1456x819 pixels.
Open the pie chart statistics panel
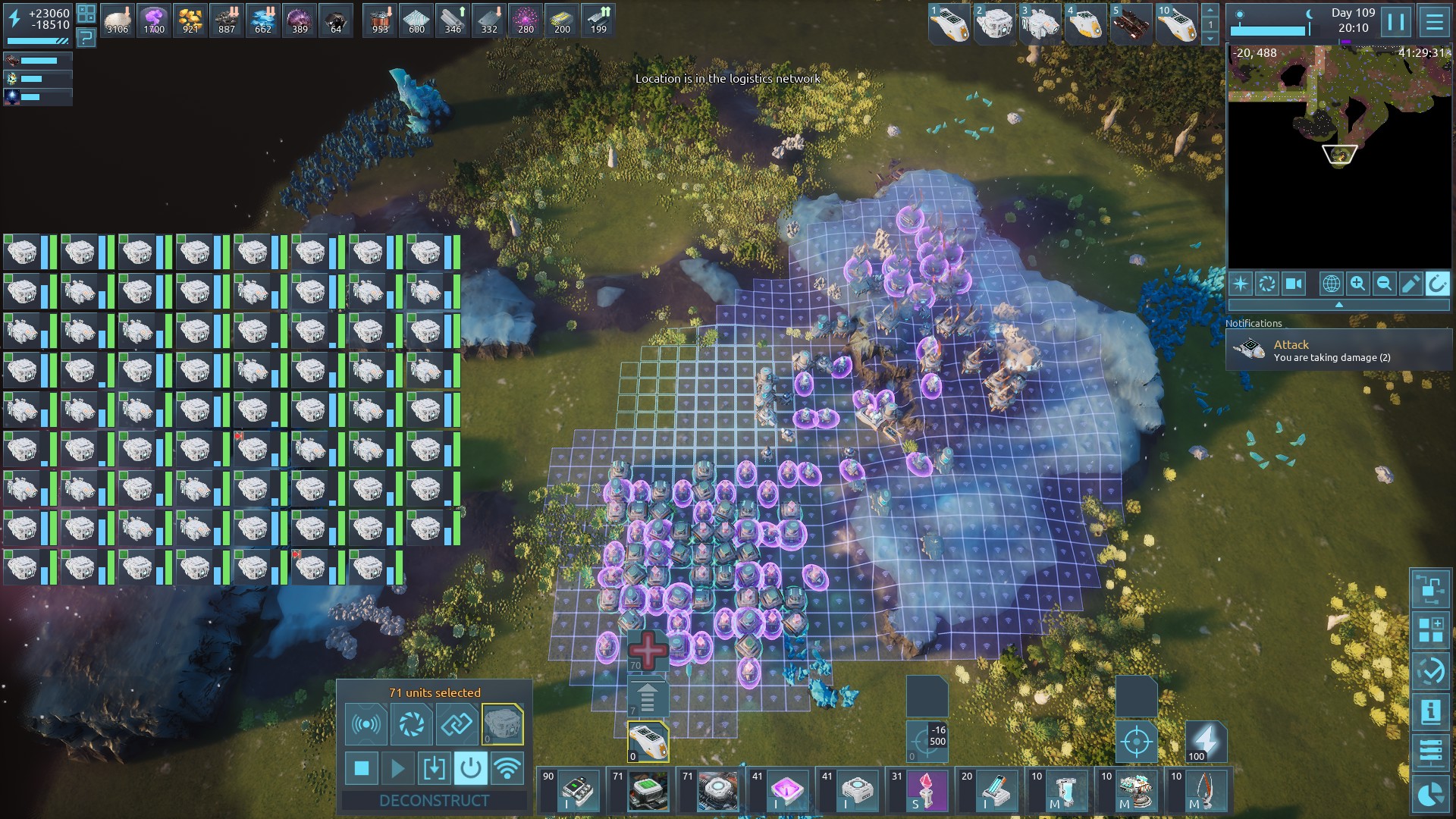(1430, 794)
